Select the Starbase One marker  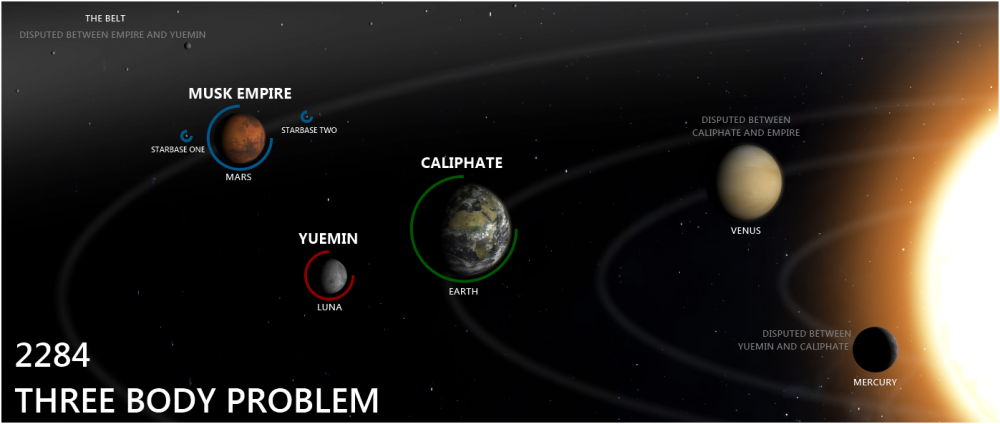(186, 135)
